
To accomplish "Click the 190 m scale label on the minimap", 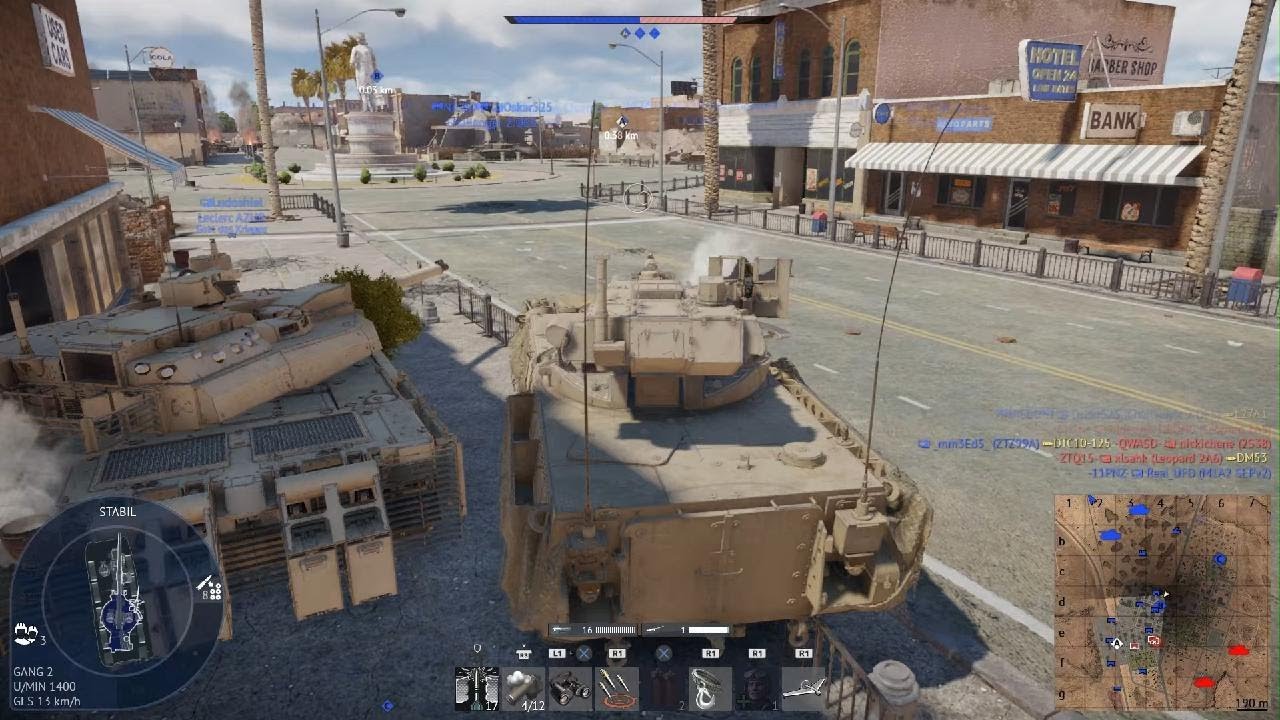I will tap(1252, 702).
